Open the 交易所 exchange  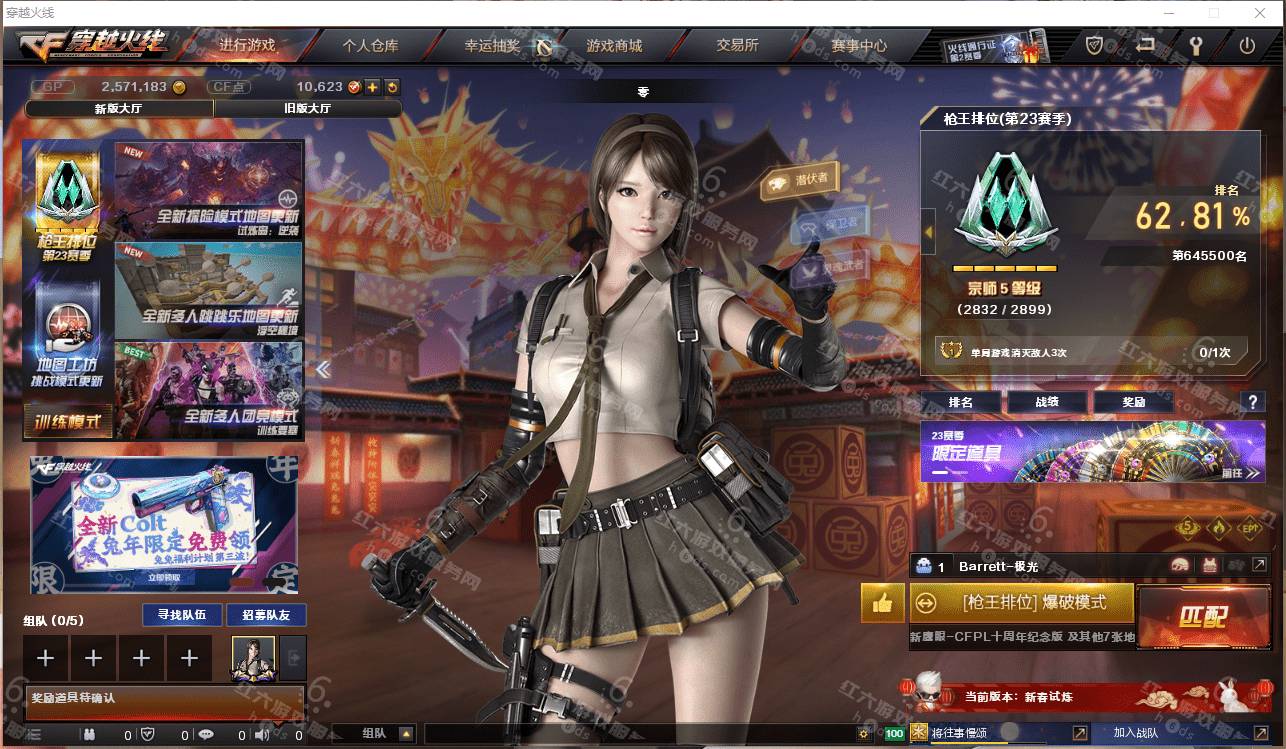point(737,45)
